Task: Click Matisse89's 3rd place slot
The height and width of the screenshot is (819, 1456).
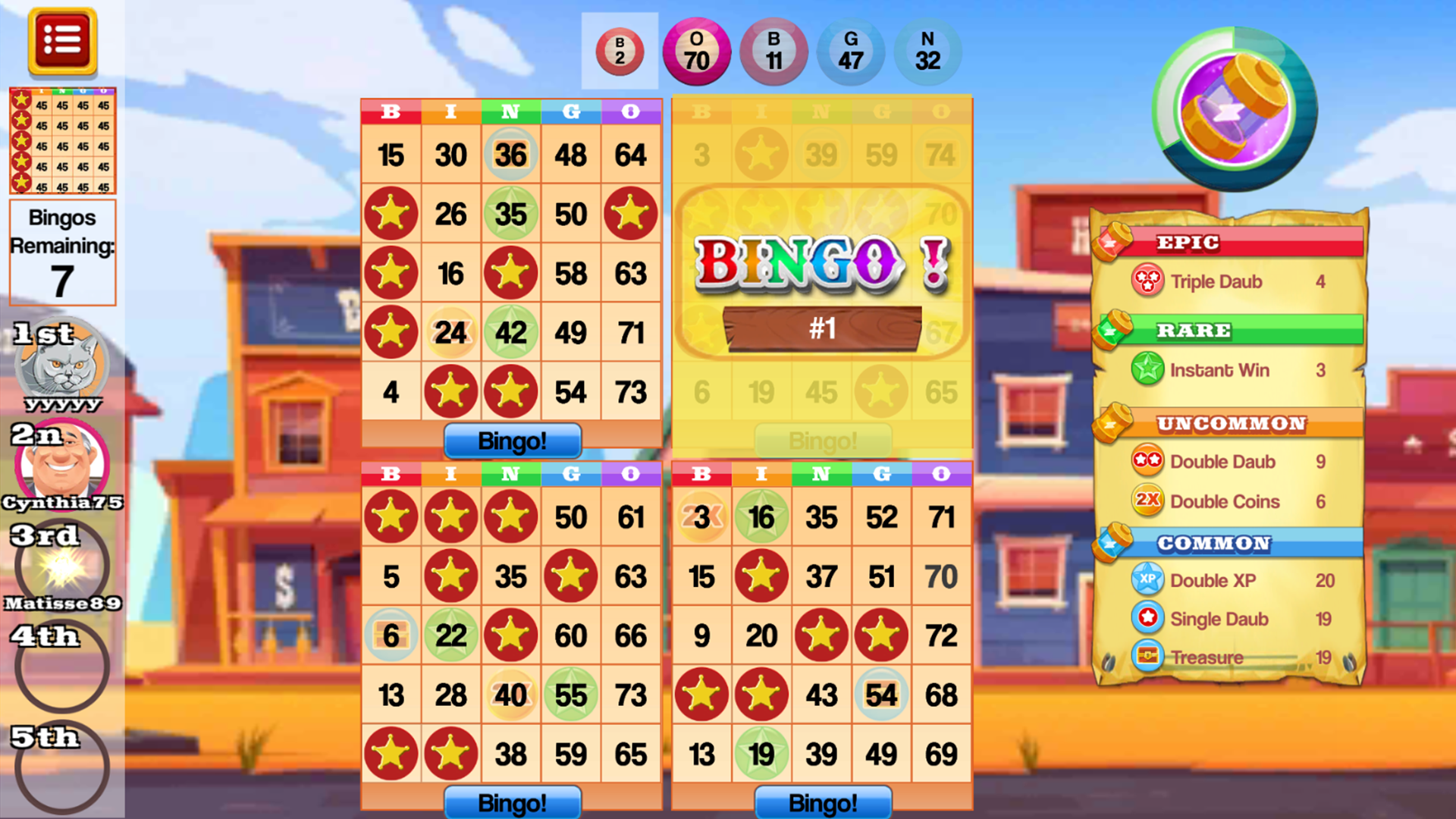Action: pos(62,565)
